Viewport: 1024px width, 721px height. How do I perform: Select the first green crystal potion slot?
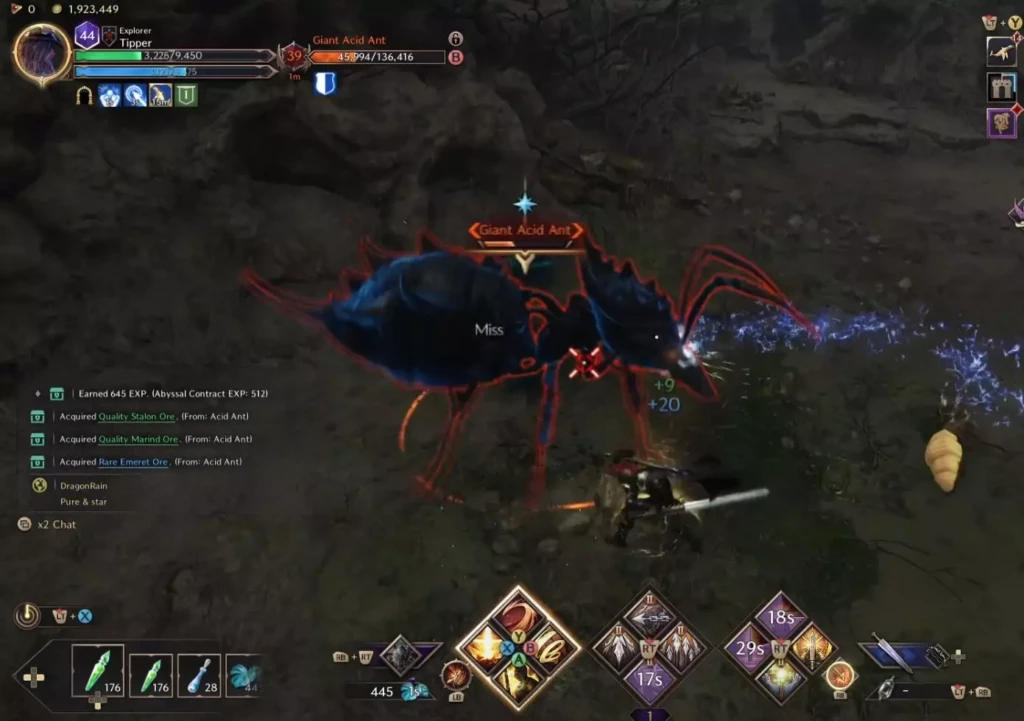pos(98,670)
